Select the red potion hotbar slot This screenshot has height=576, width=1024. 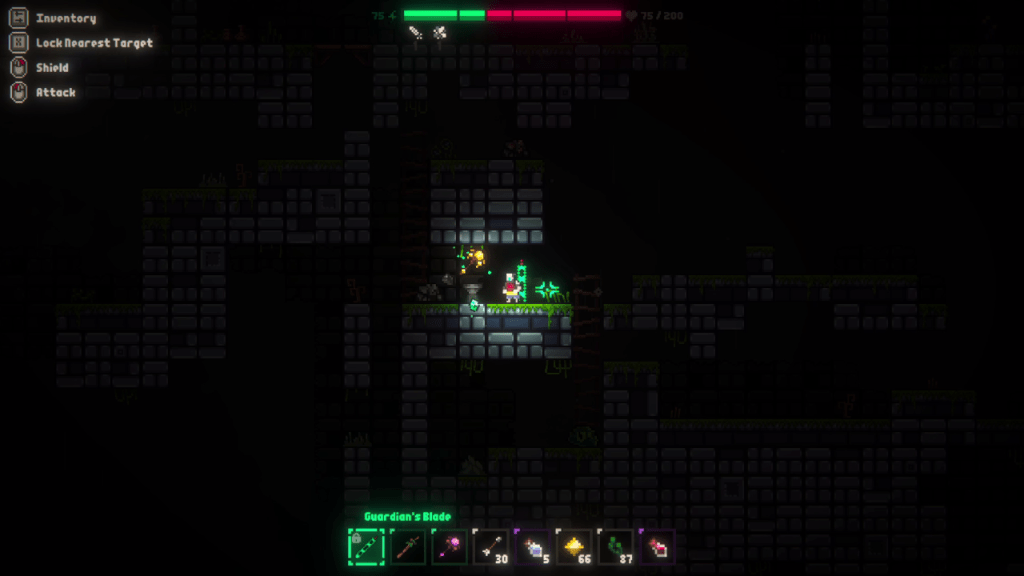pos(657,547)
